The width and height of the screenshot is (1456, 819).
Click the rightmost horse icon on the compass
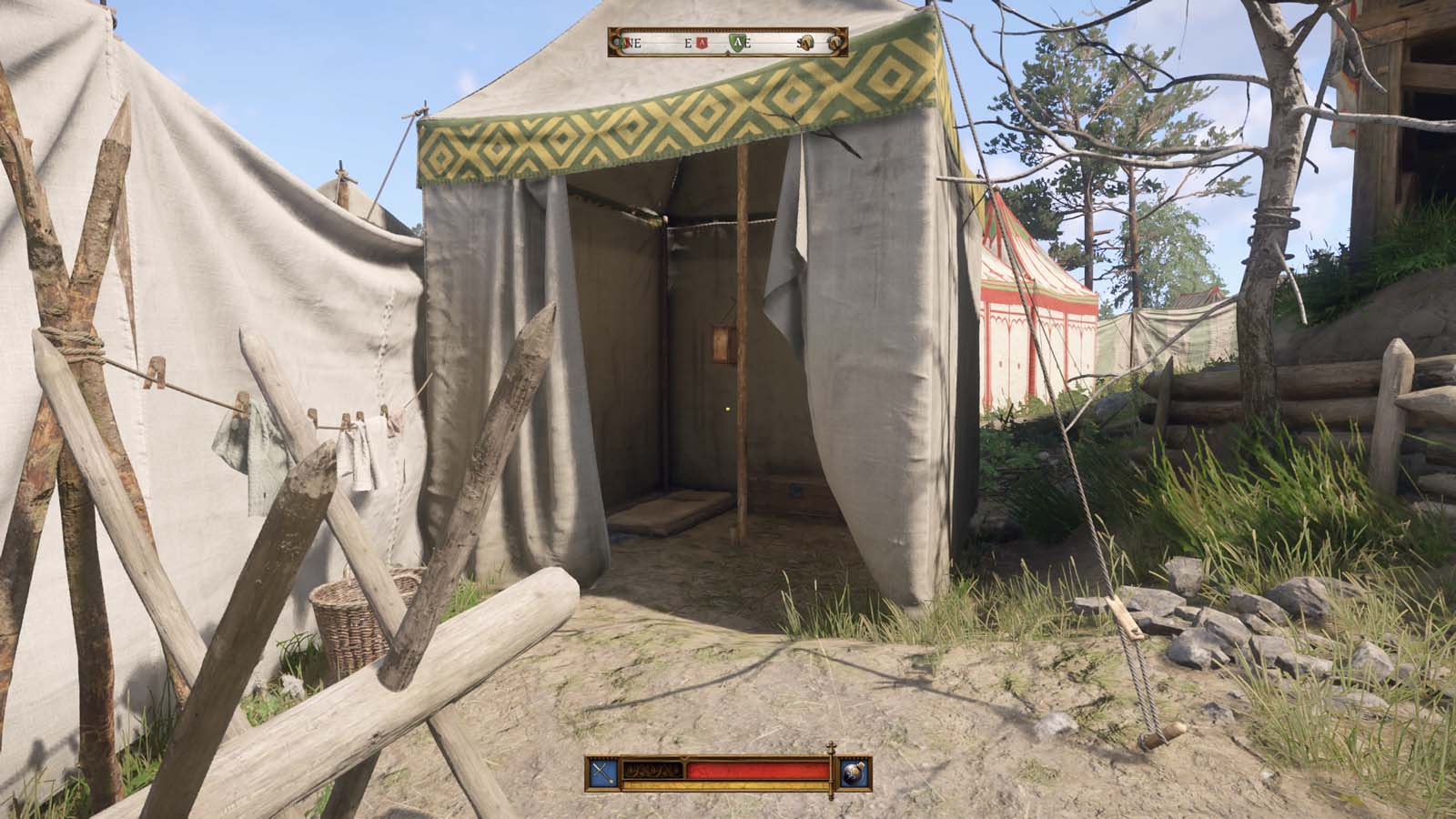835,41
